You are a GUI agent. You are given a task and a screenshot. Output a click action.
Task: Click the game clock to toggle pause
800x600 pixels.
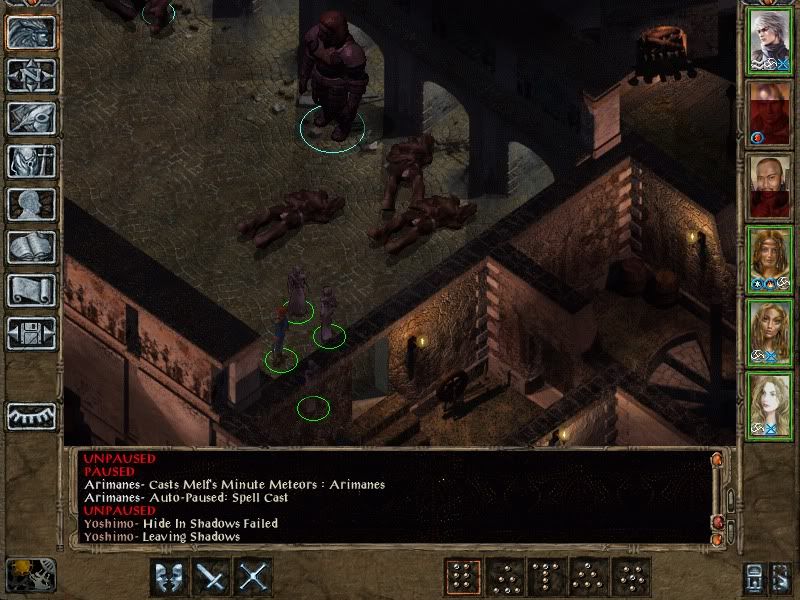coord(29,575)
